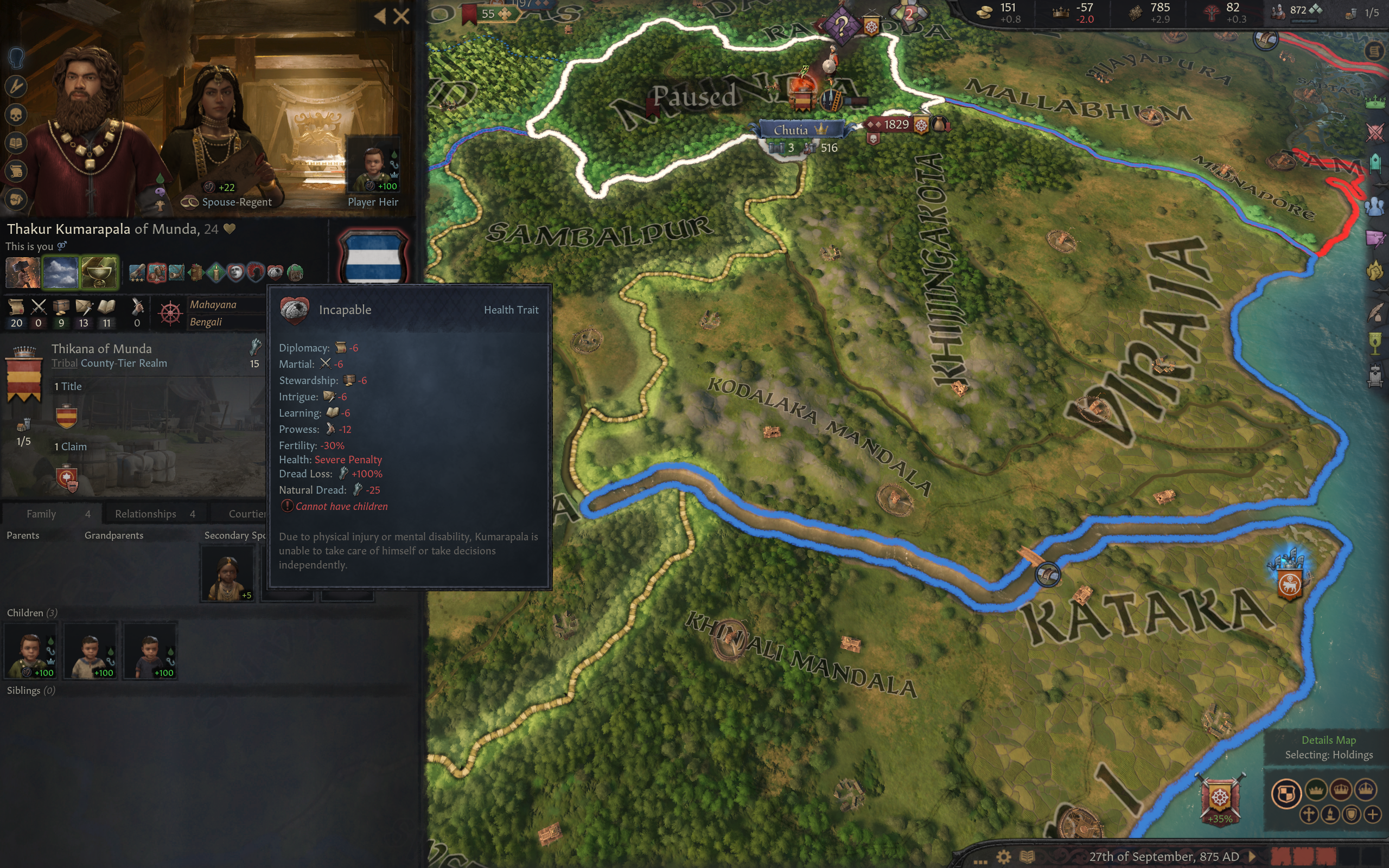Open the green crown Realm menu
The width and height of the screenshot is (1389, 868).
pyautogui.click(x=1375, y=103)
